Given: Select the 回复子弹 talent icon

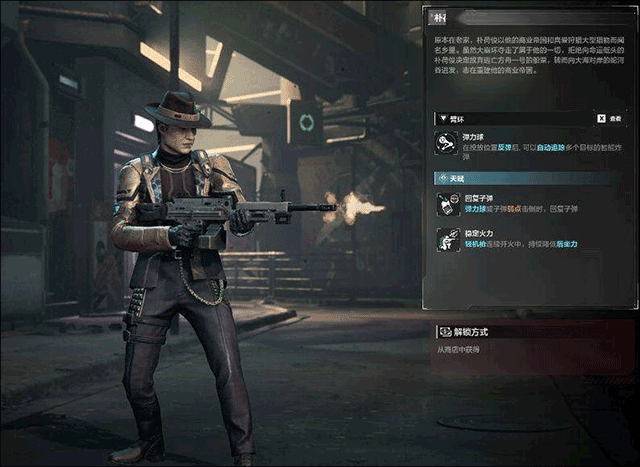Looking at the screenshot, I should click(446, 205).
